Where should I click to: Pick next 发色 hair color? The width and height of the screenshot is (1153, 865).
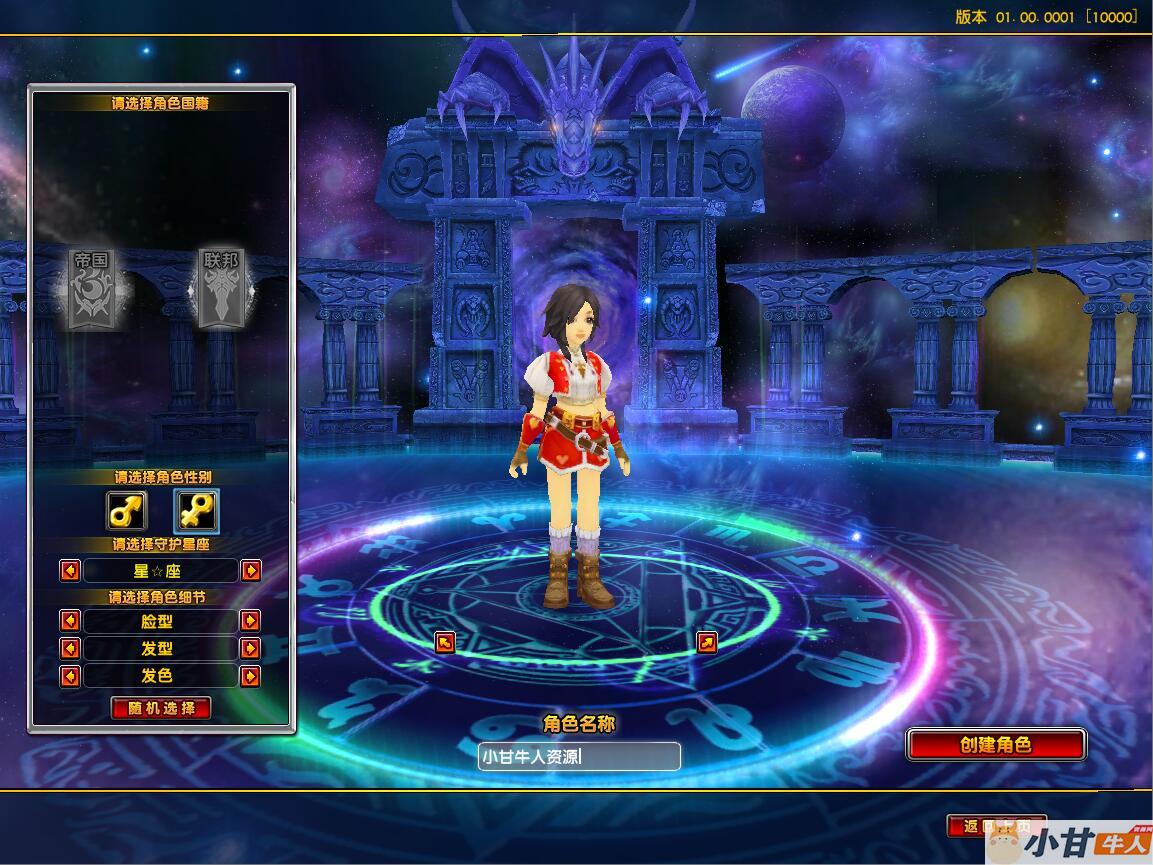click(251, 676)
